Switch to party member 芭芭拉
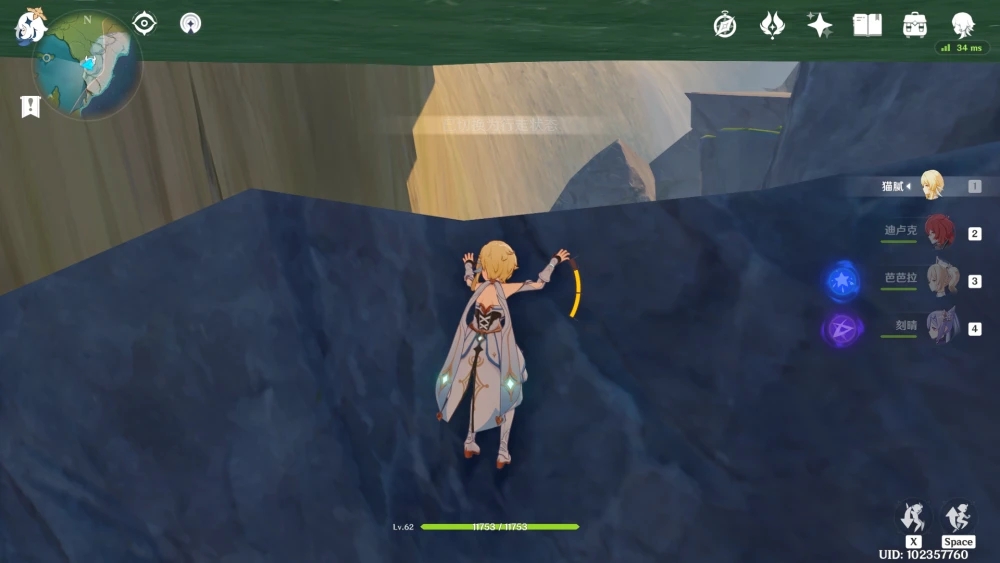The image size is (1000, 563). pyautogui.click(x=941, y=279)
